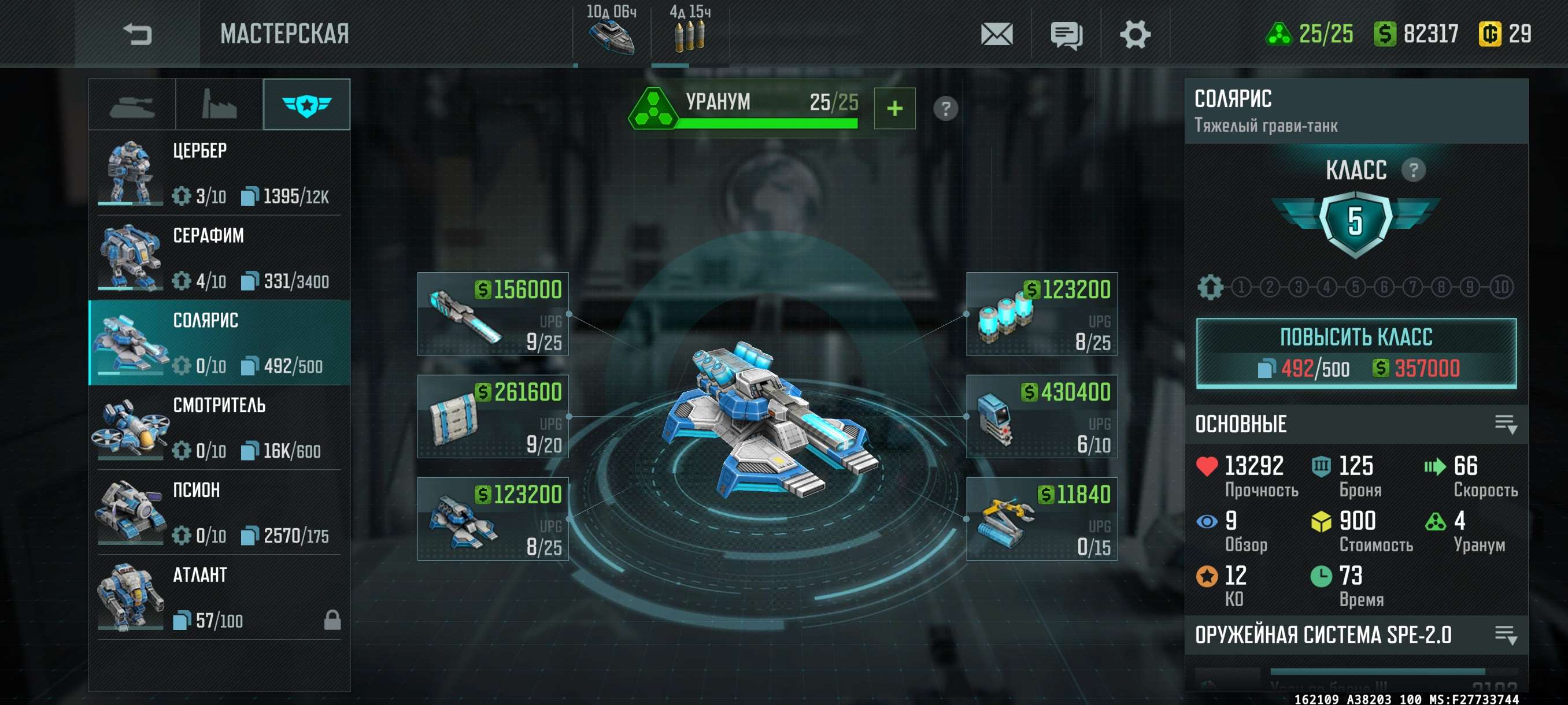Open the gear settings menu
The image size is (1568, 705).
(x=1134, y=34)
